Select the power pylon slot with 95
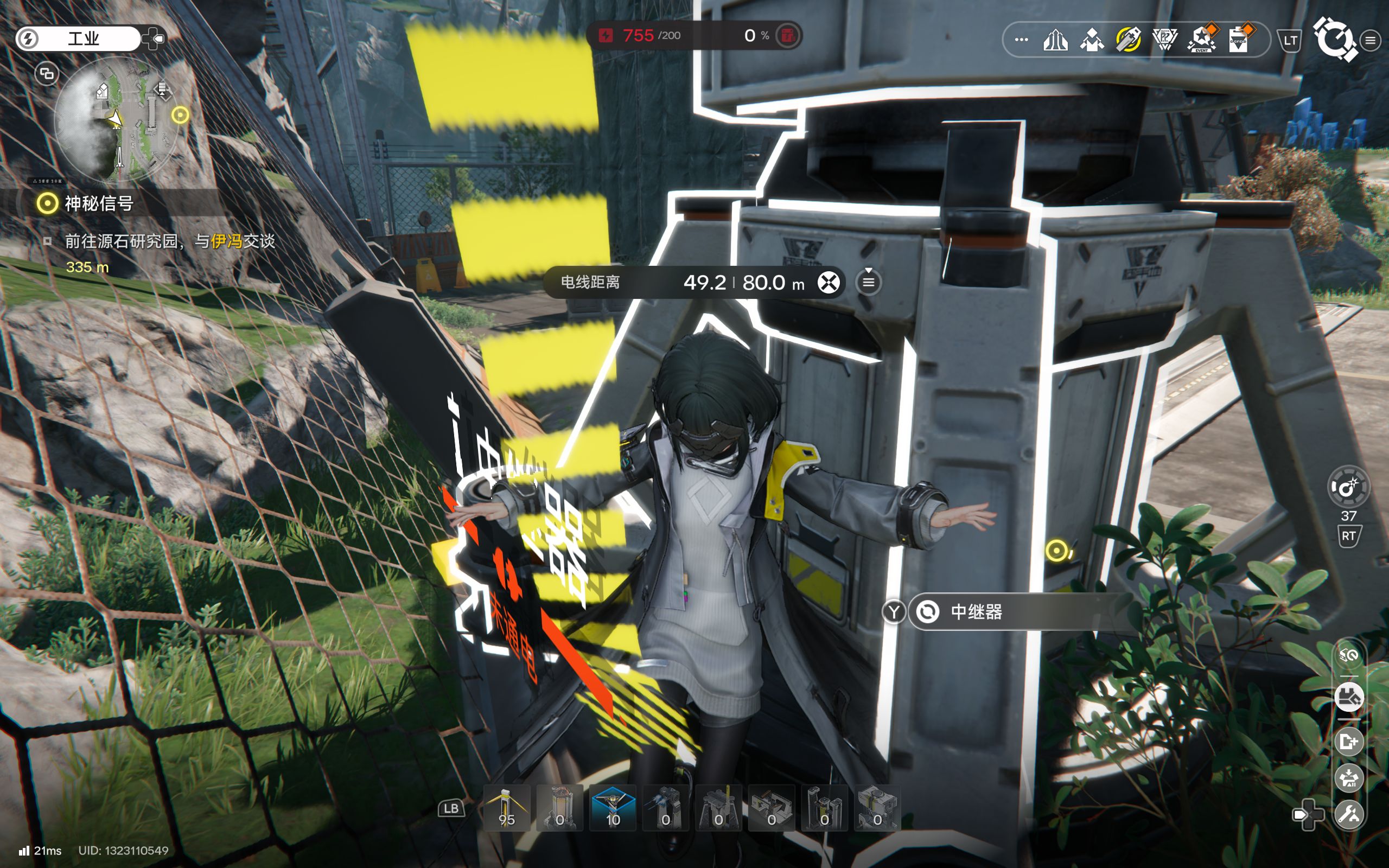Viewport: 1389px width, 868px height. pyautogui.click(x=506, y=808)
